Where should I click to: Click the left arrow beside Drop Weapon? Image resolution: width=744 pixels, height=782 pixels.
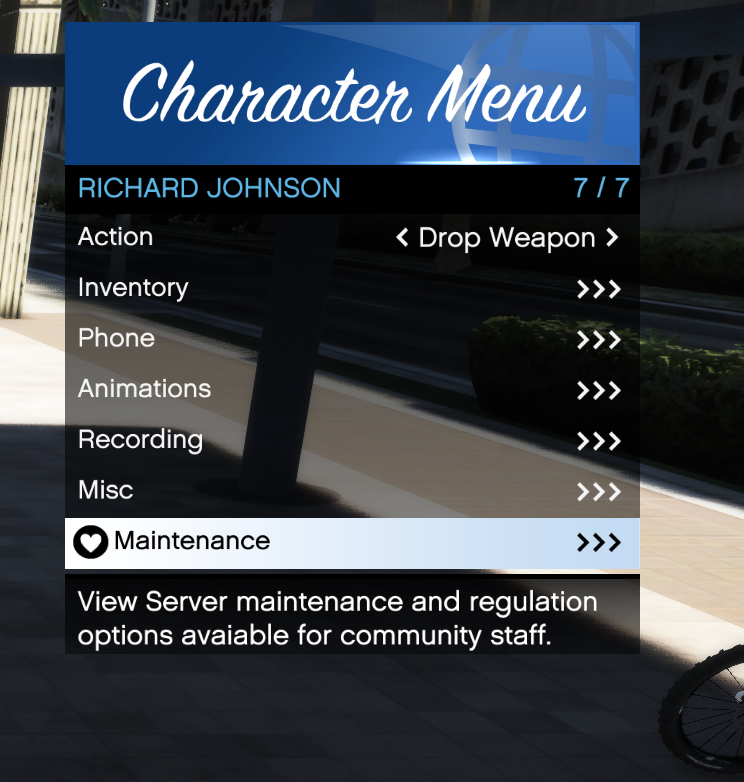(402, 238)
